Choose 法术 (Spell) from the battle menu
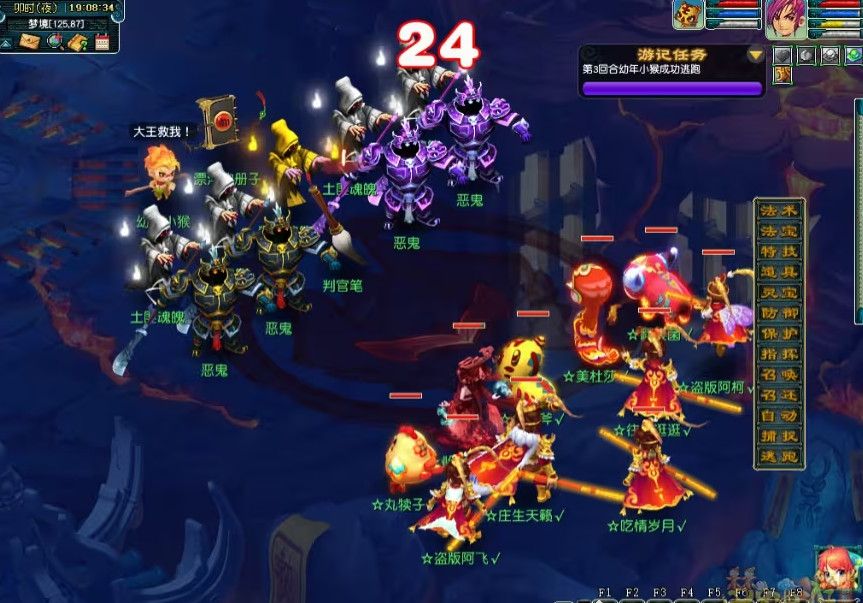863x603 pixels. pos(779,211)
